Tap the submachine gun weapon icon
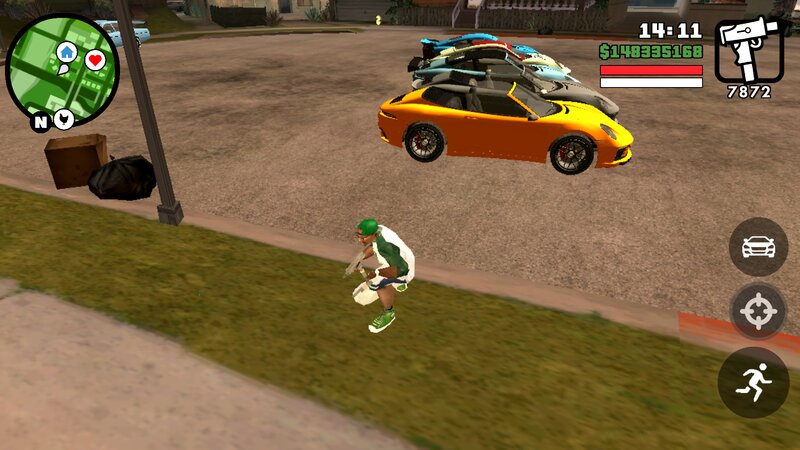 pyautogui.click(x=749, y=48)
